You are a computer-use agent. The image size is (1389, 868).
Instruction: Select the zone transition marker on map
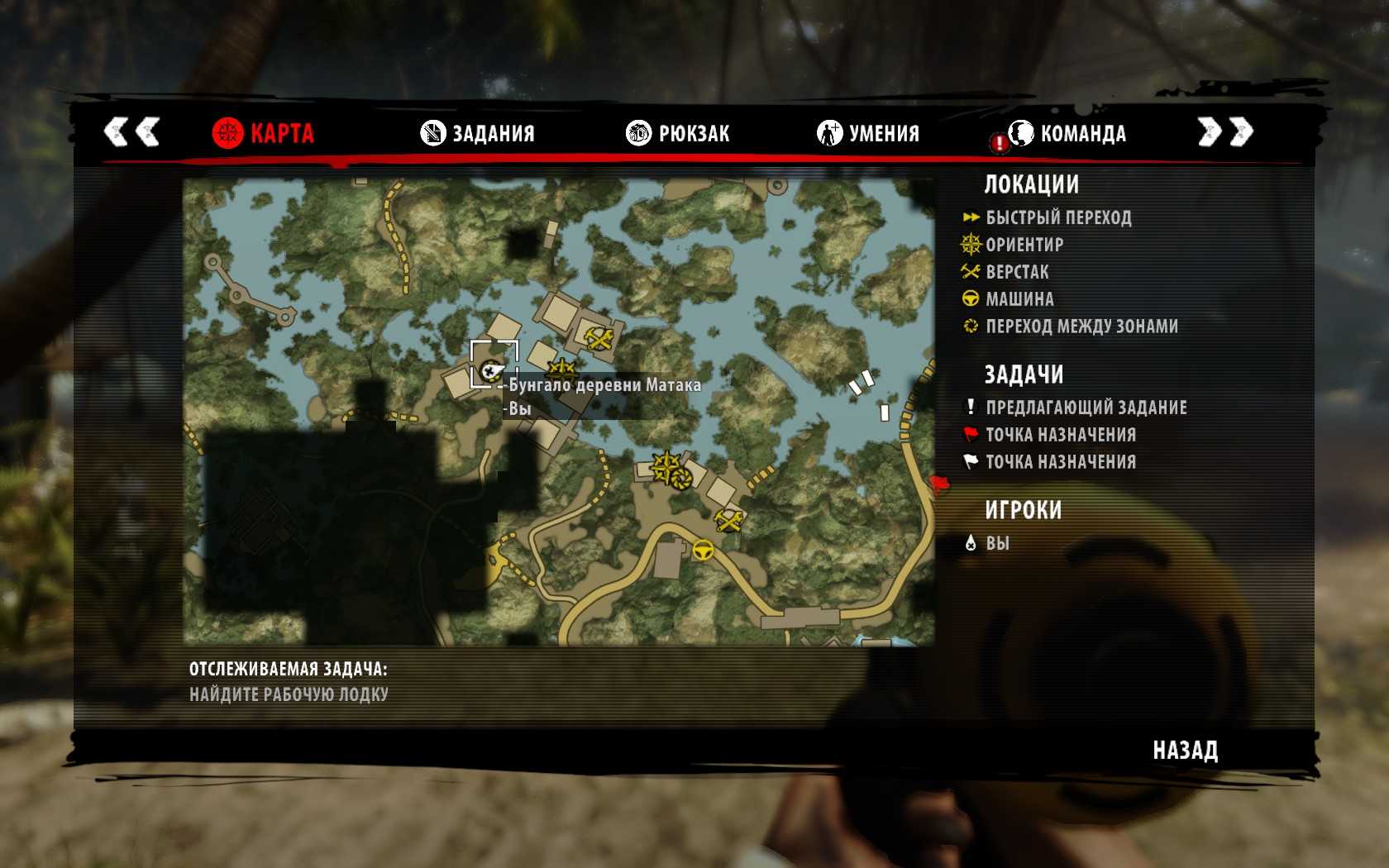pos(682,478)
